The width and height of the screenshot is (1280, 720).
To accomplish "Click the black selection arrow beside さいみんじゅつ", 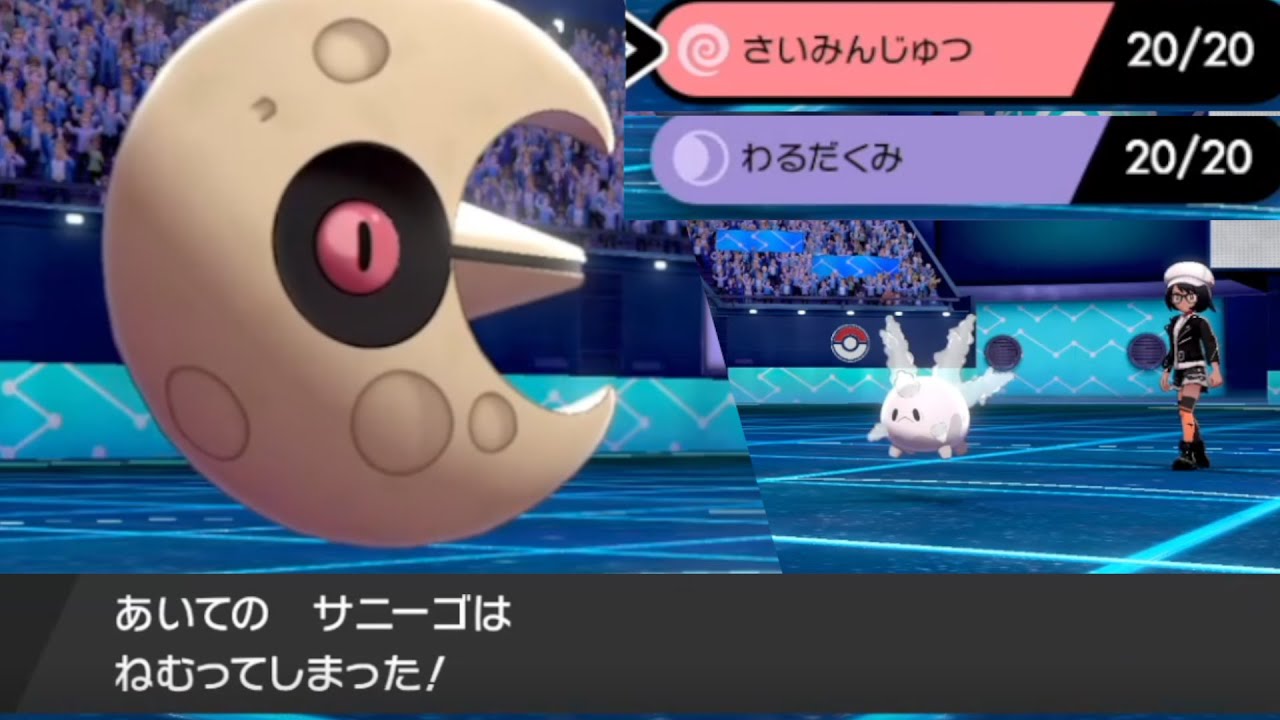I will 644,46.
